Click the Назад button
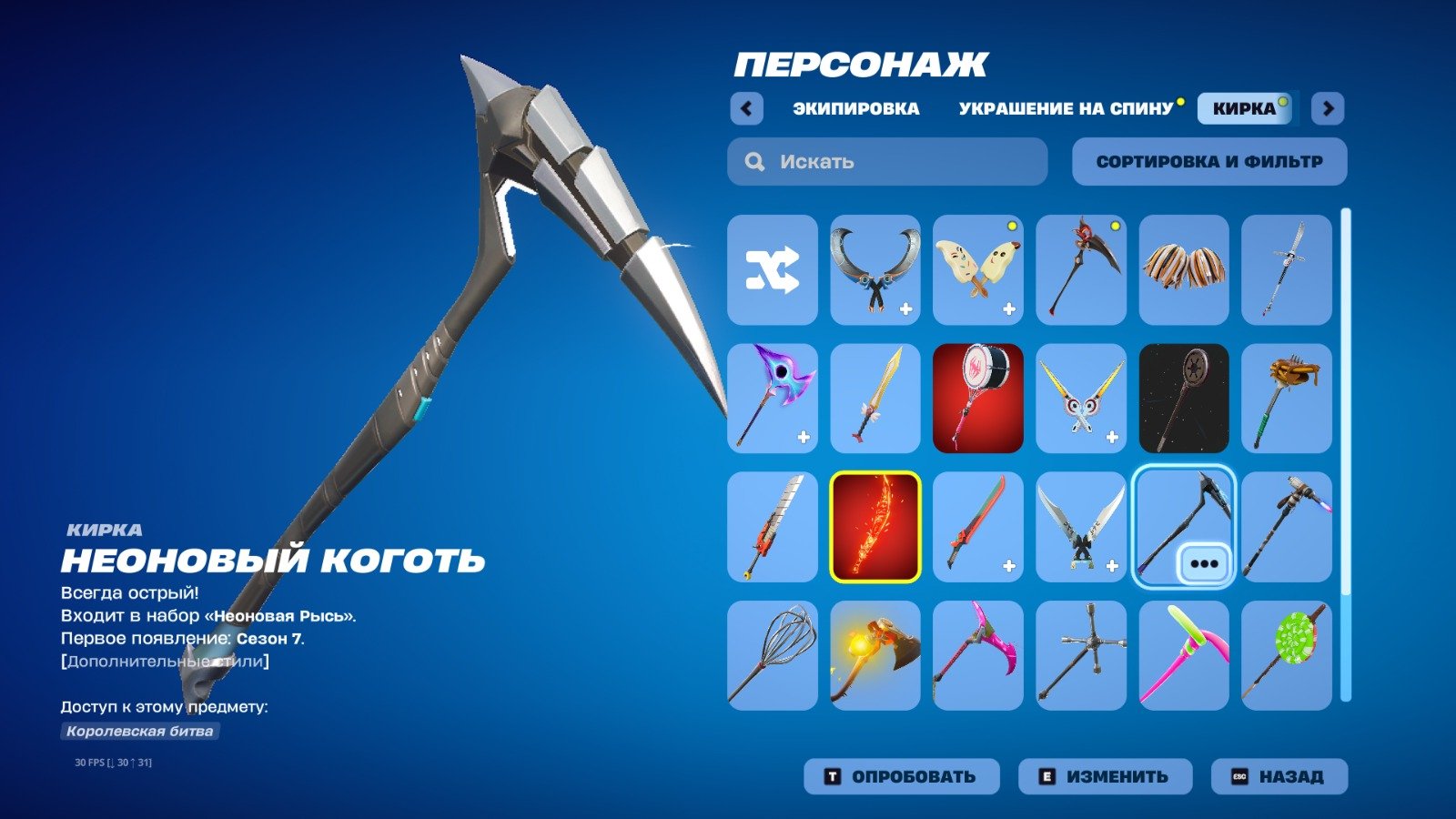1456x819 pixels. point(1281,776)
